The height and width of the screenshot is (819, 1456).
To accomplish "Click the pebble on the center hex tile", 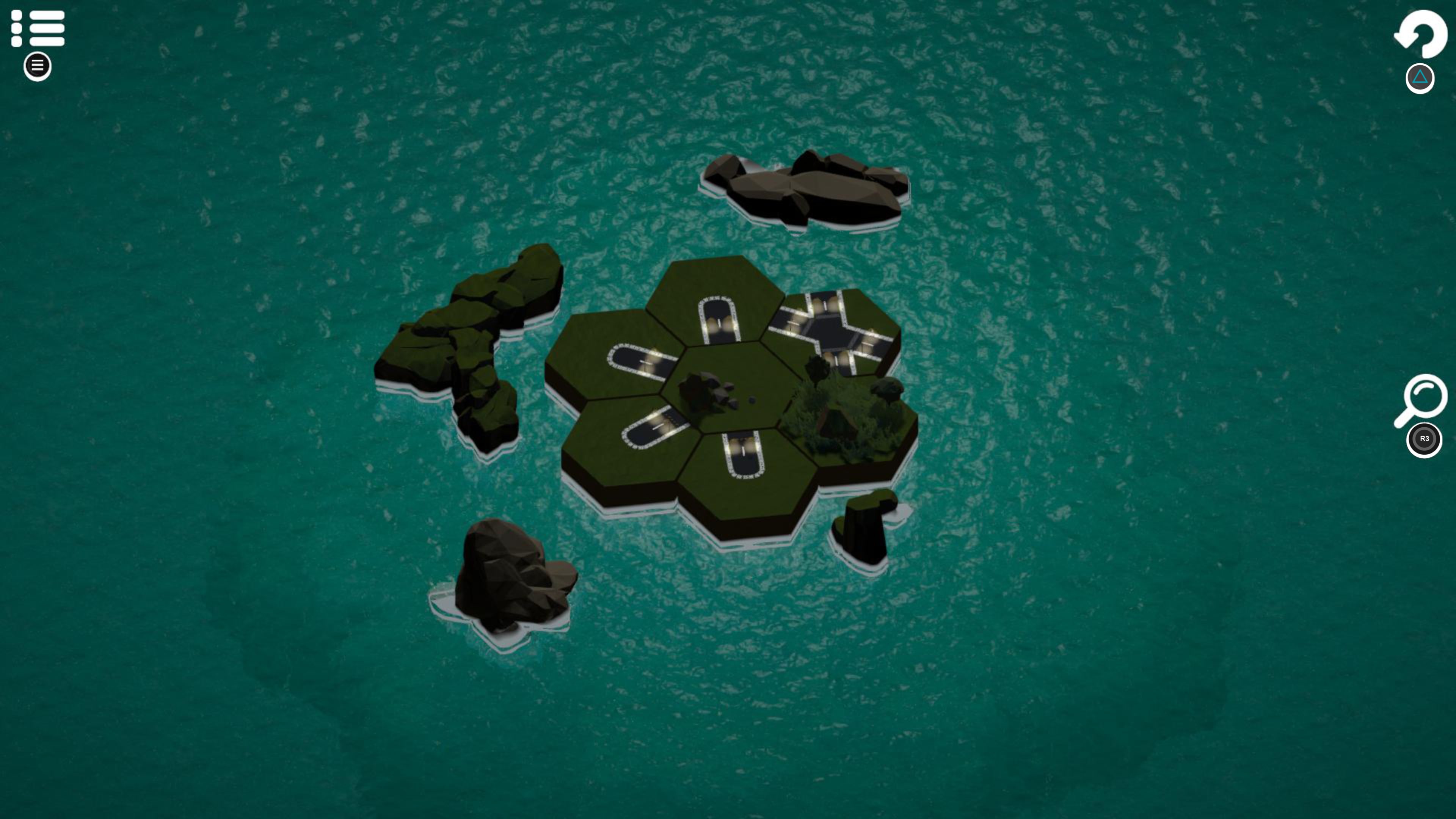I will point(752,400).
